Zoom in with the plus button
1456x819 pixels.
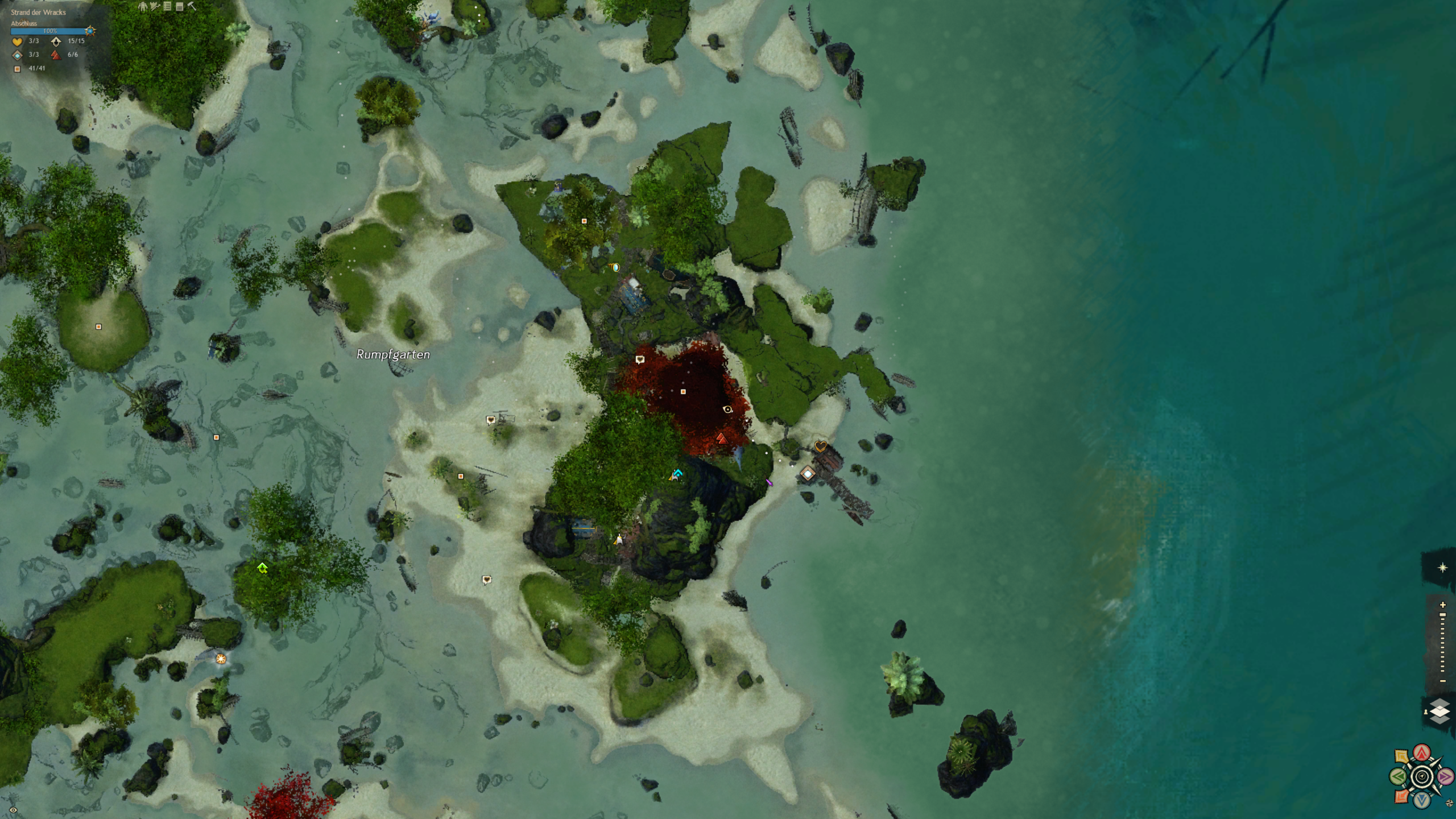(x=1442, y=605)
